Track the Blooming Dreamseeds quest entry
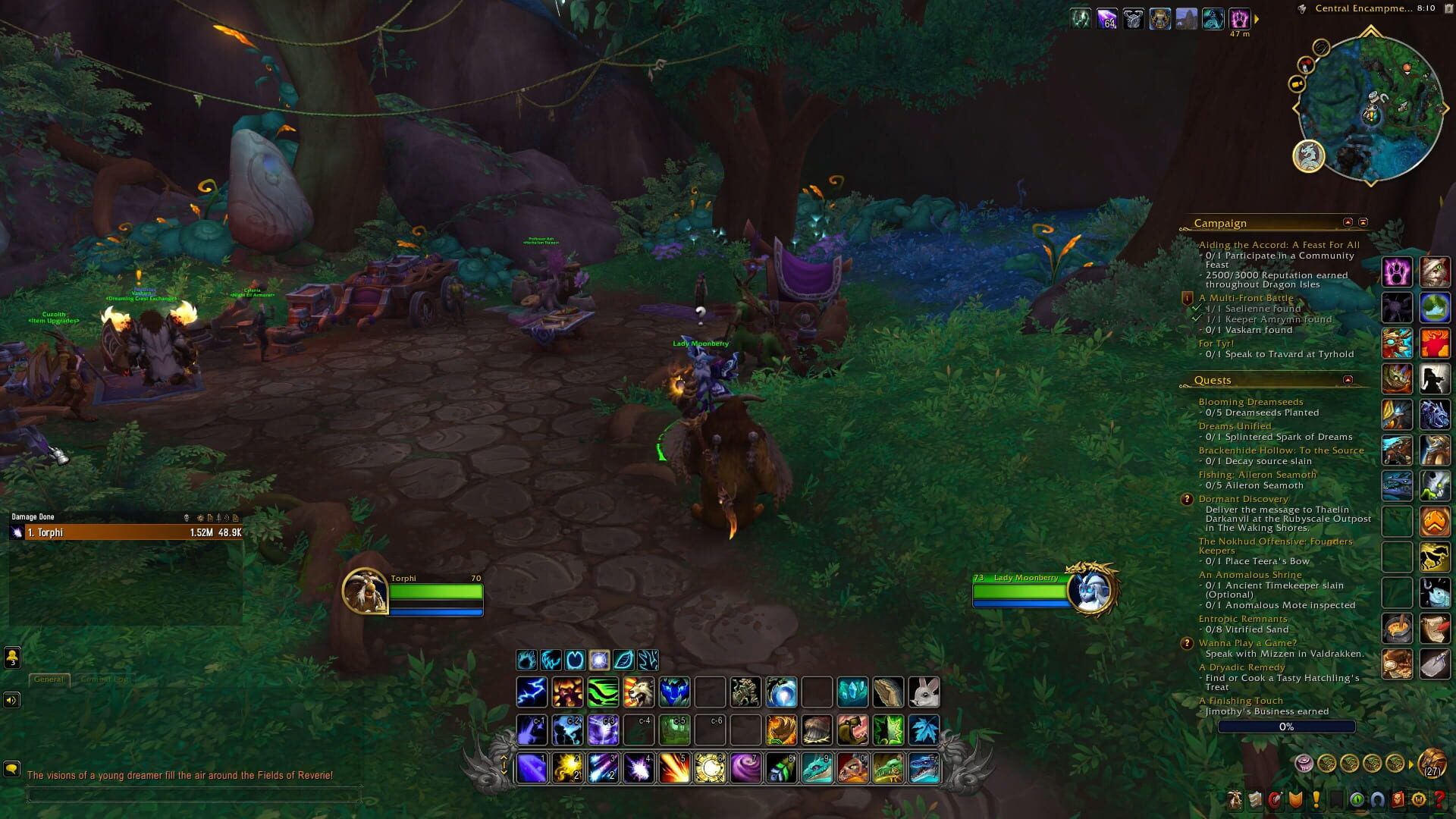Screen dimensions: 1456x819 coord(1250,401)
